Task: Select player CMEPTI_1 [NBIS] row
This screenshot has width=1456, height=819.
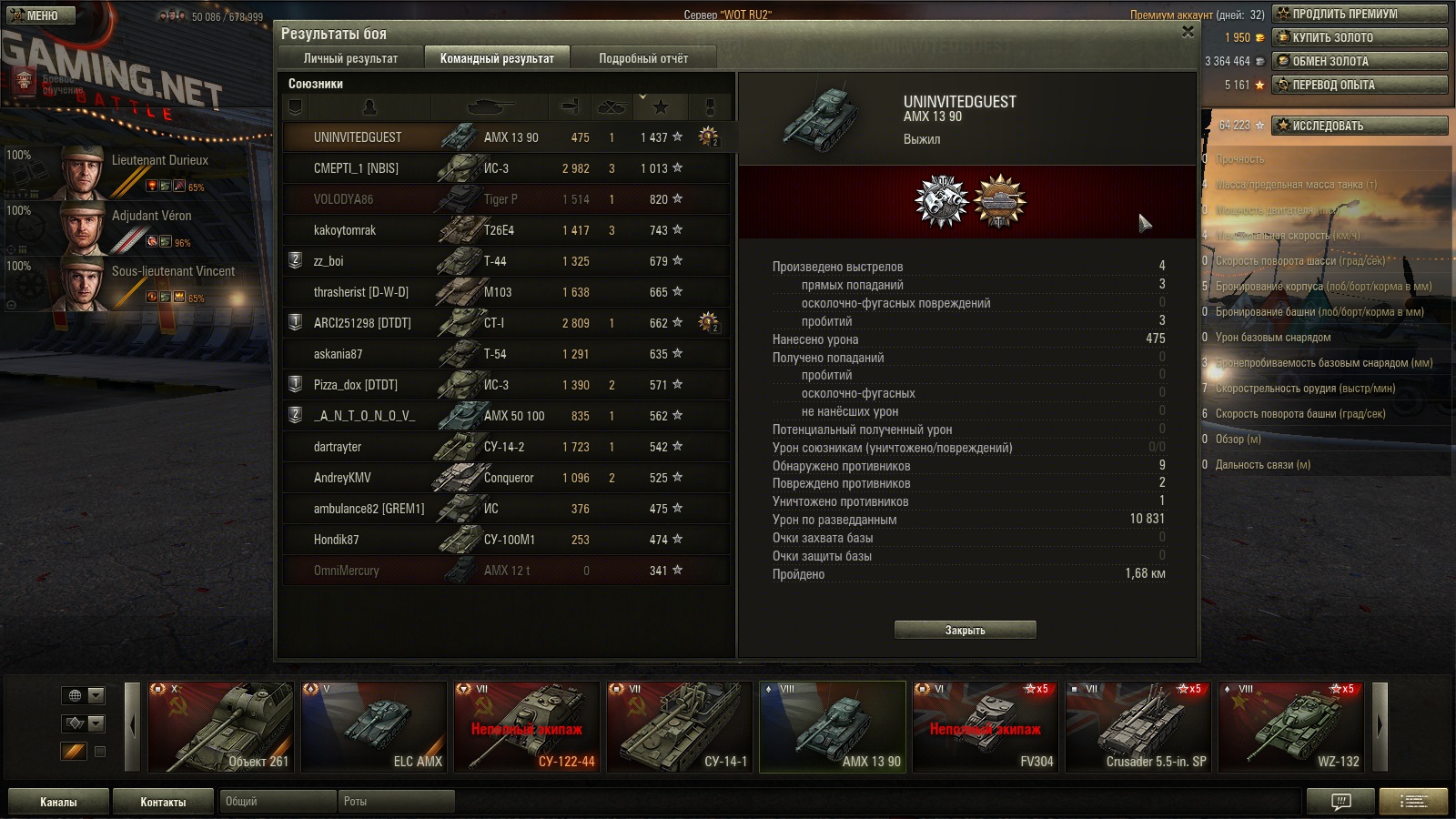Action: coord(506,168)
